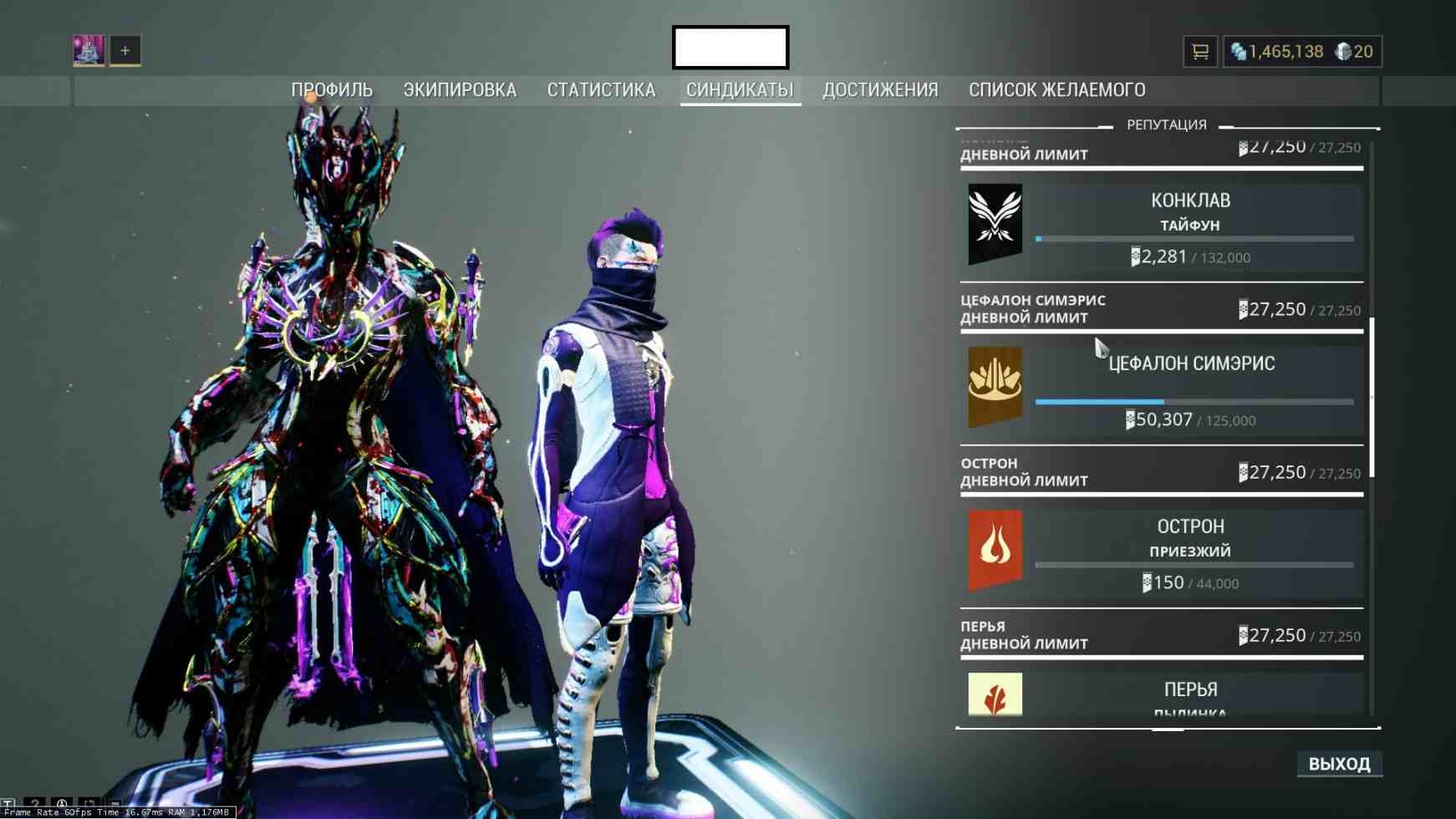
Task: Click the ВЫХОД exit button
Action: [1339, 764]
